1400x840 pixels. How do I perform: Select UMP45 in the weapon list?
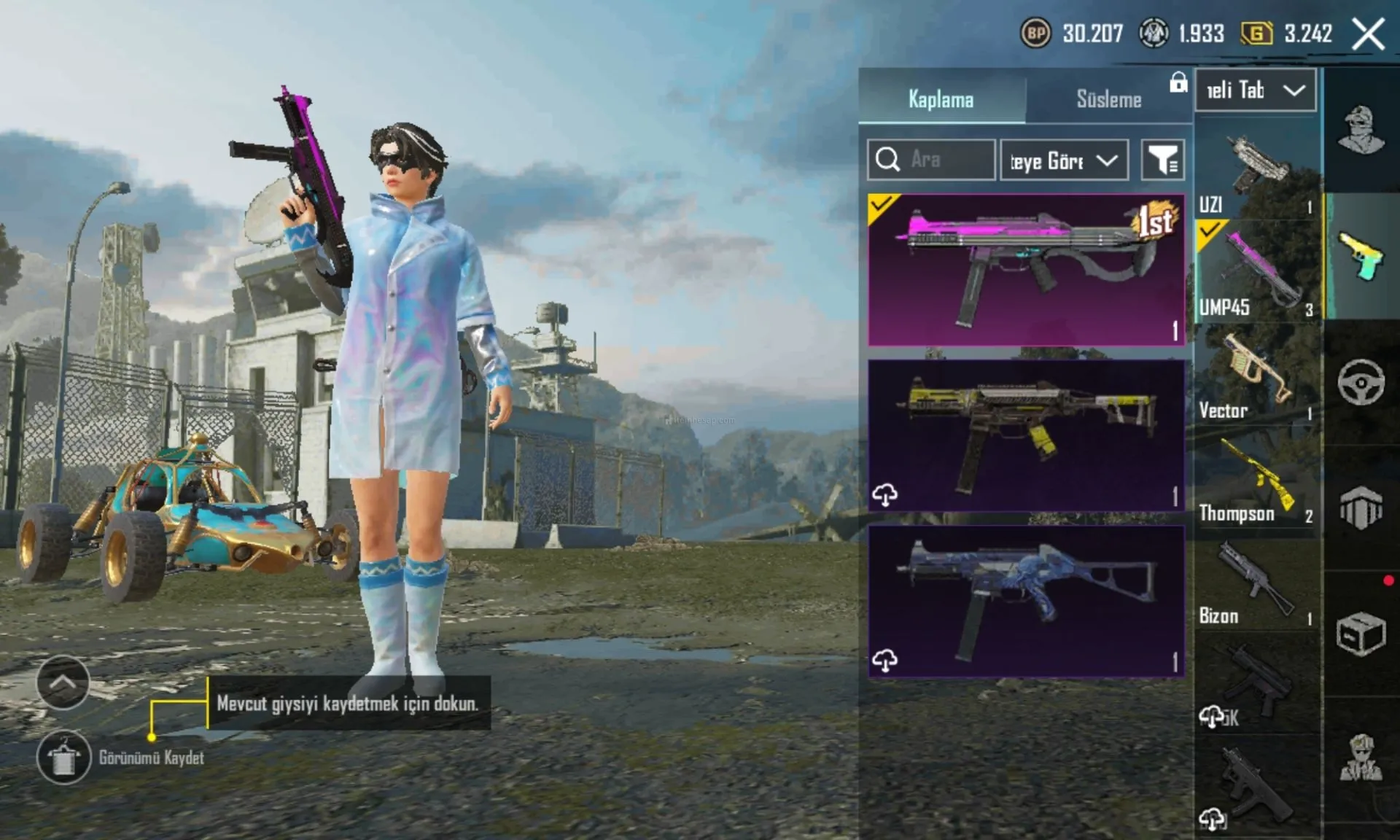click(x=1257, y=272)
